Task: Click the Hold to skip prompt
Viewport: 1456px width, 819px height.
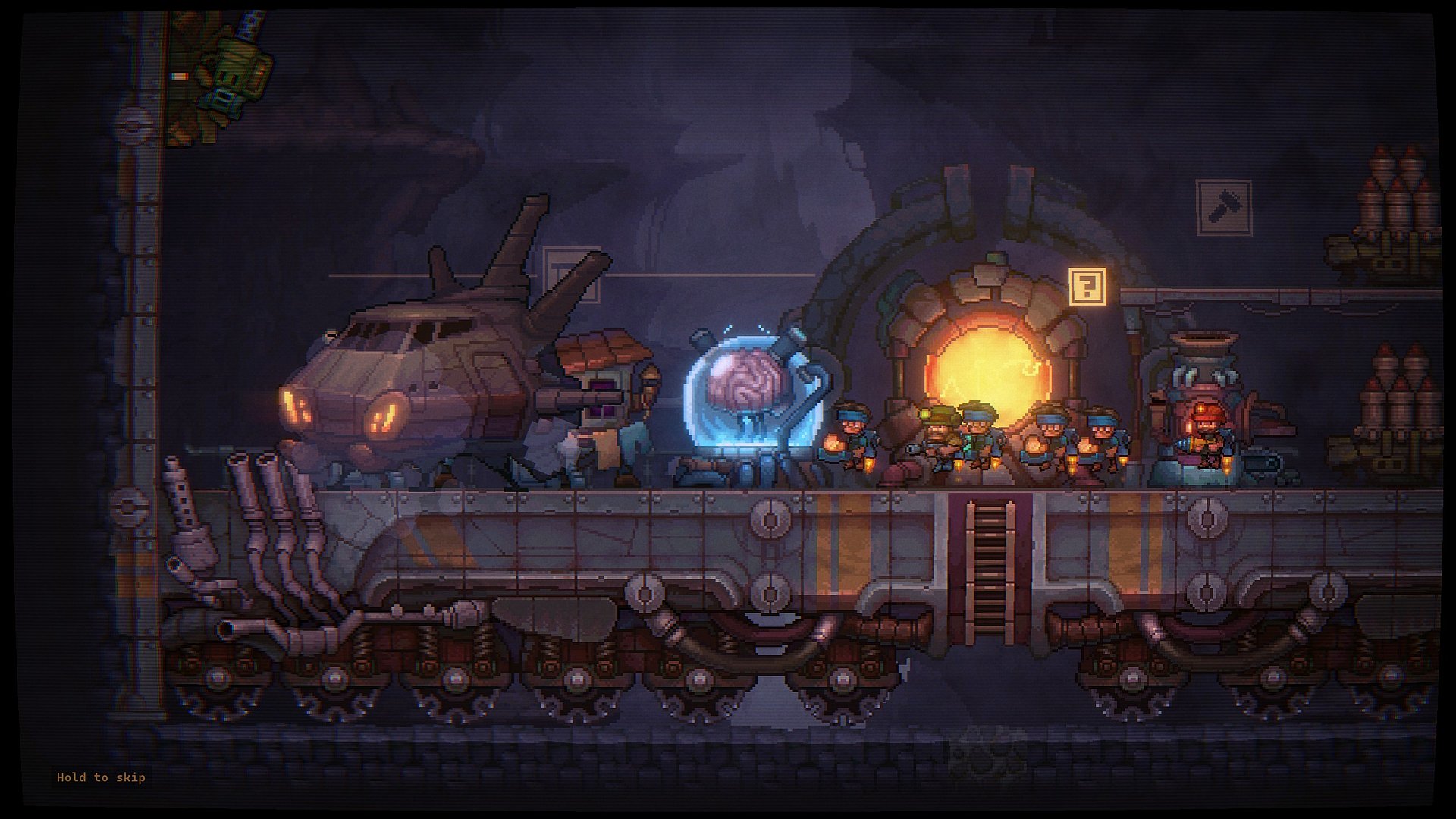Action: pyautogui.click(x=101, y=777)
